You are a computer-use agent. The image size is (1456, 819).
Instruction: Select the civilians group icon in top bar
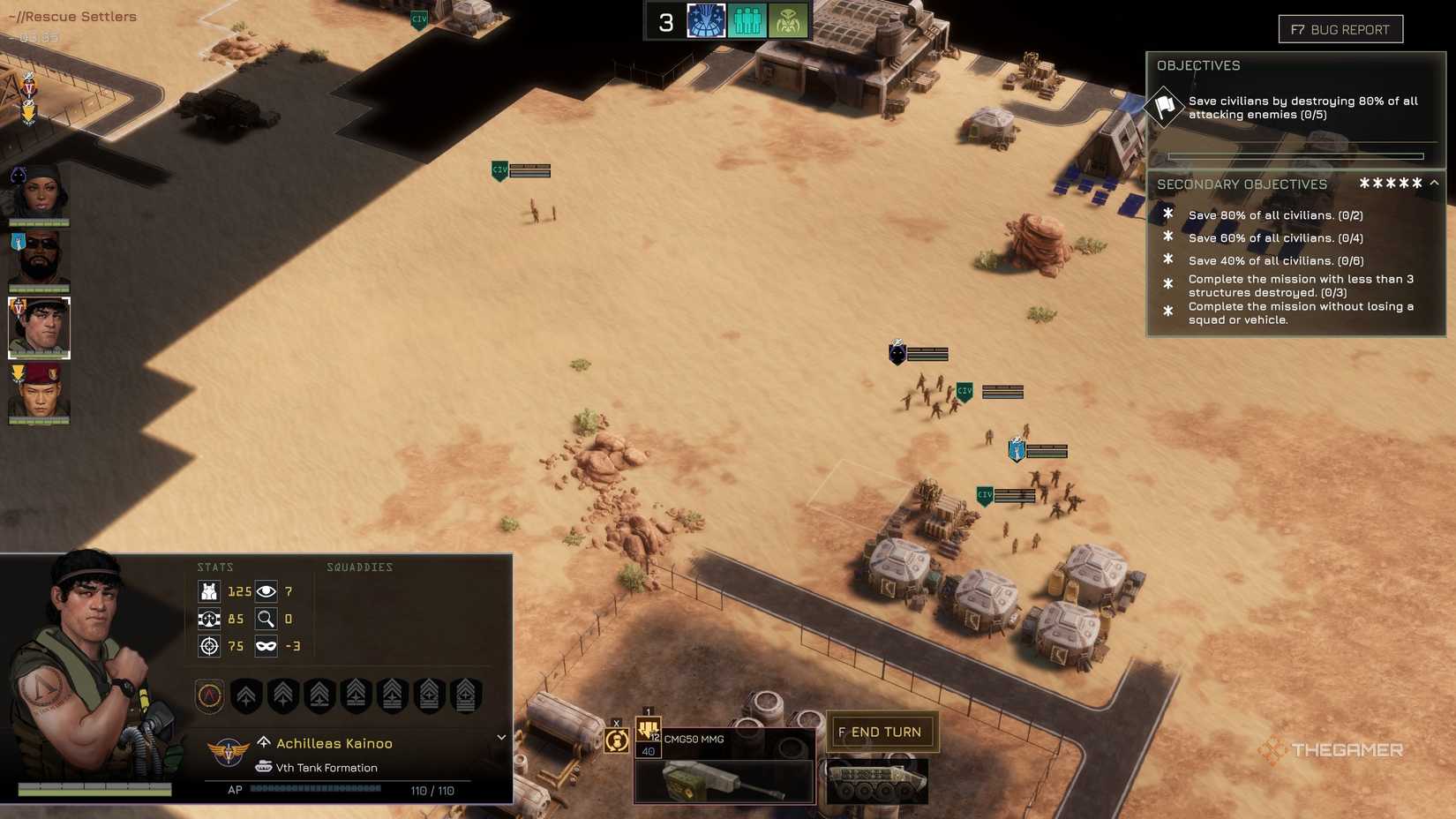tap(747, 20)
